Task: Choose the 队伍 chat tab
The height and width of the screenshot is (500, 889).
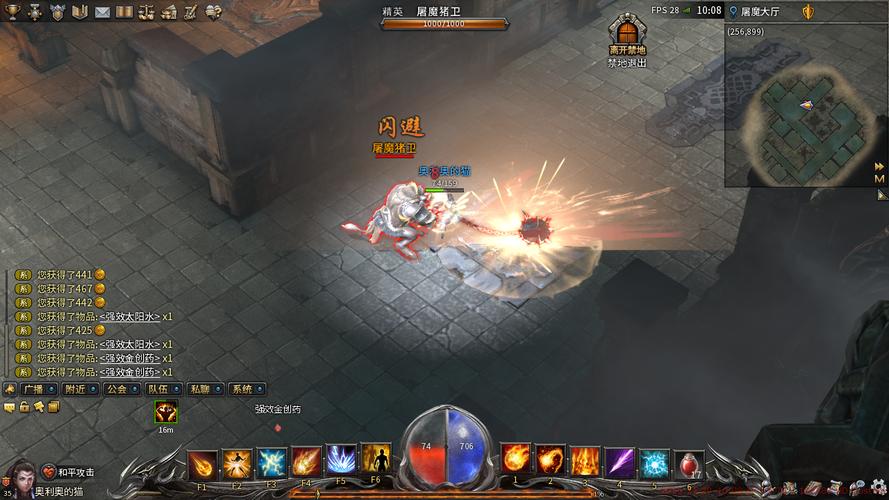Action: (x=161, y=389)
